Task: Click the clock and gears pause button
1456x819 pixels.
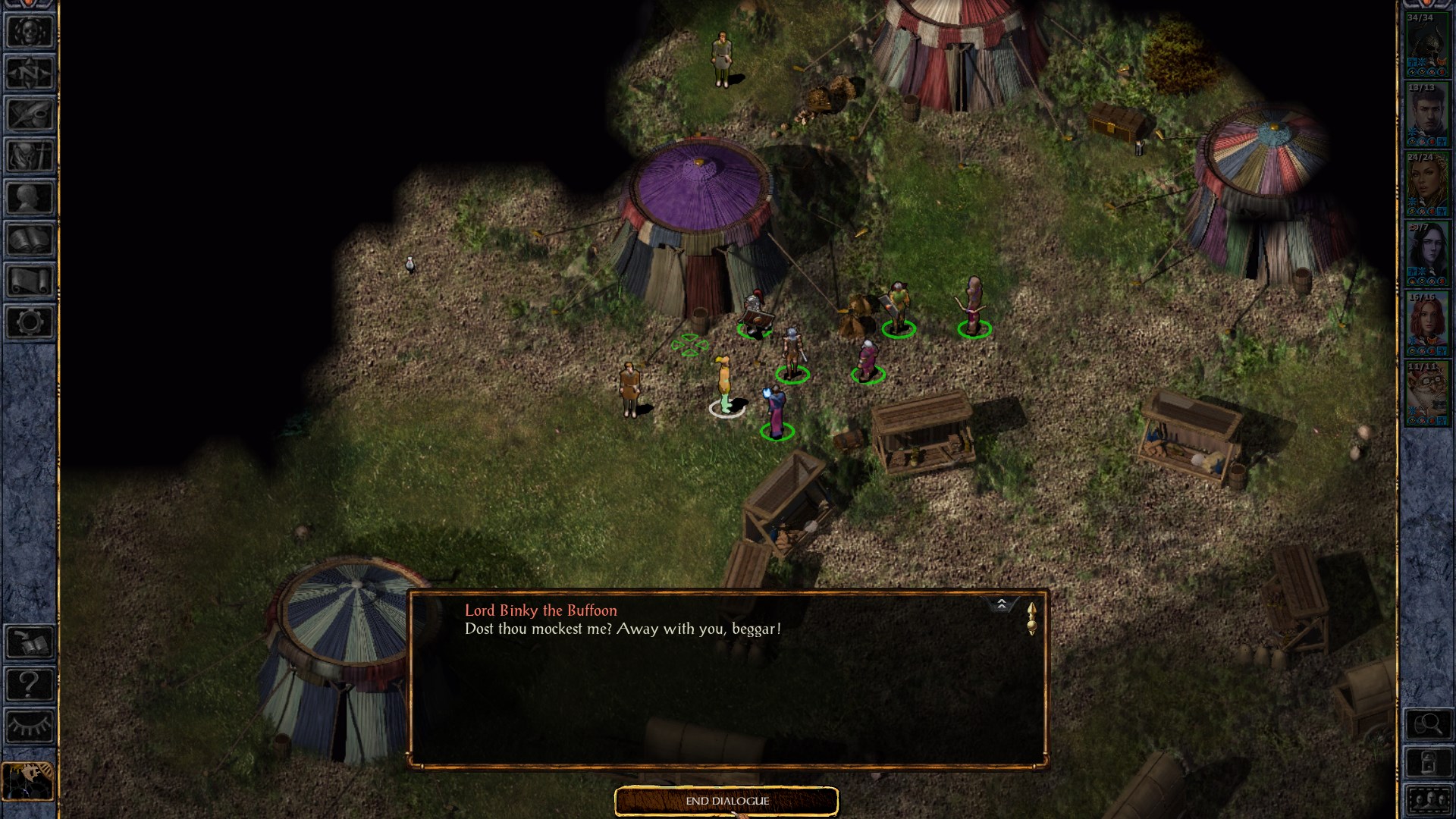Action: (28, 780)
